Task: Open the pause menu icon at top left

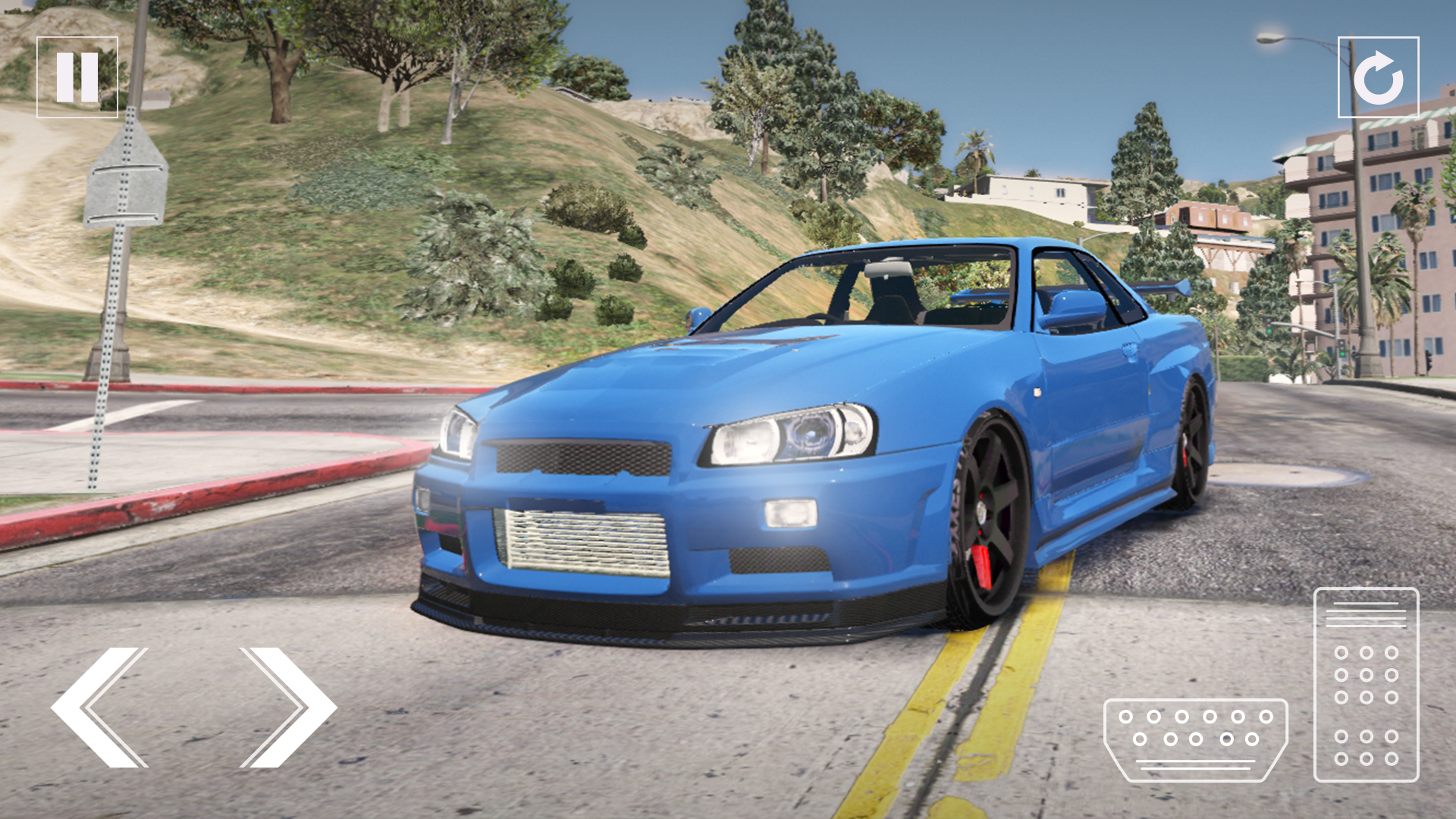Action: (78, 75)
